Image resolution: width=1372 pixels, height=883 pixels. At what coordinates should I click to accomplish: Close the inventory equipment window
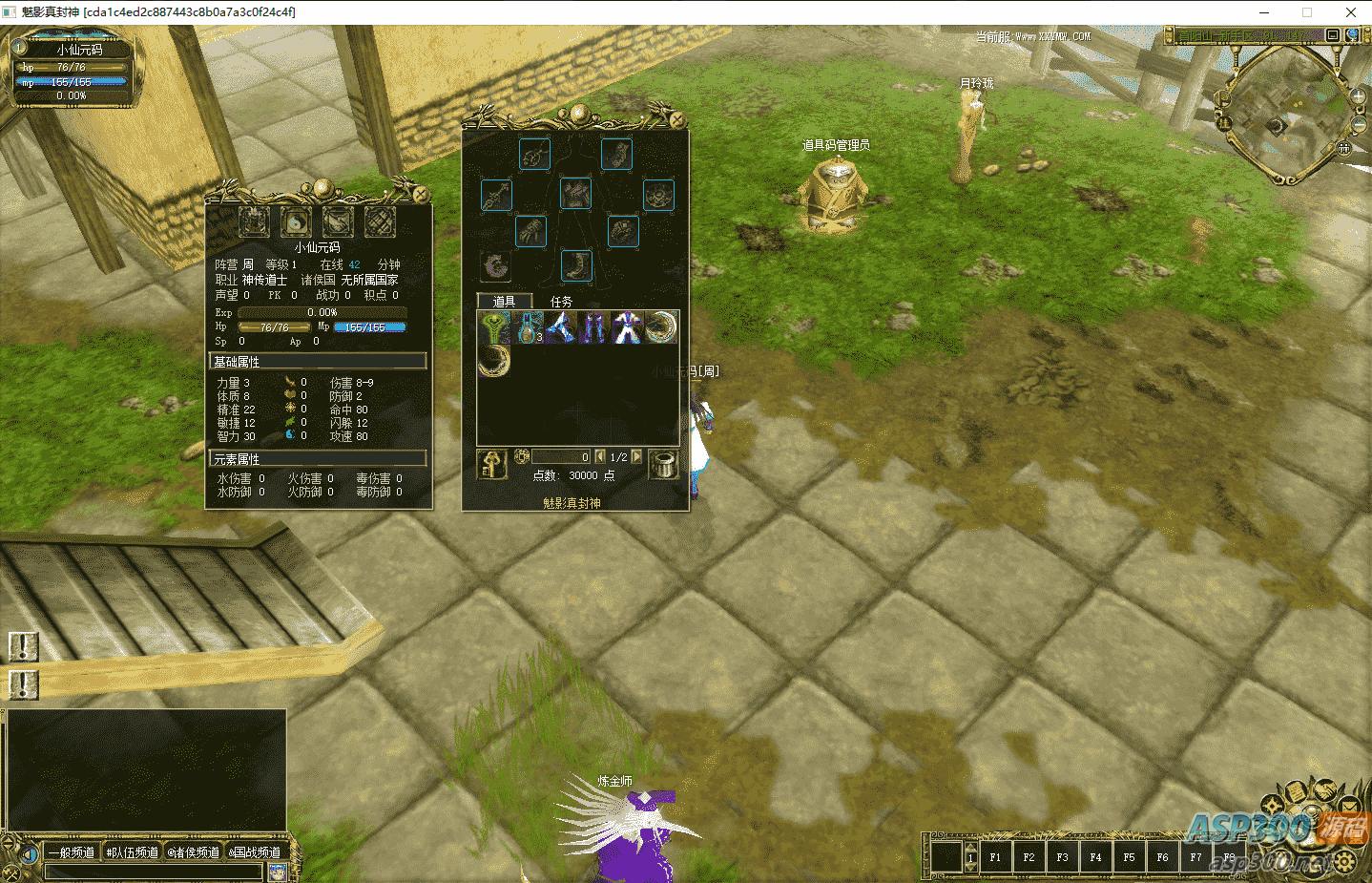click(676, 120)
